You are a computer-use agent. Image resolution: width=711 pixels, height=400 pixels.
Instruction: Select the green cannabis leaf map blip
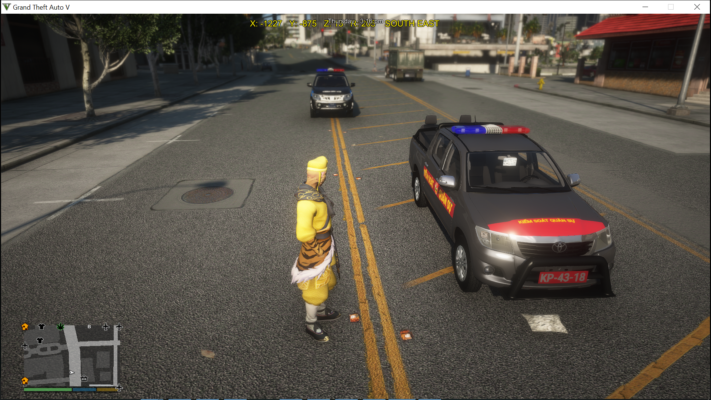[60, 326]
